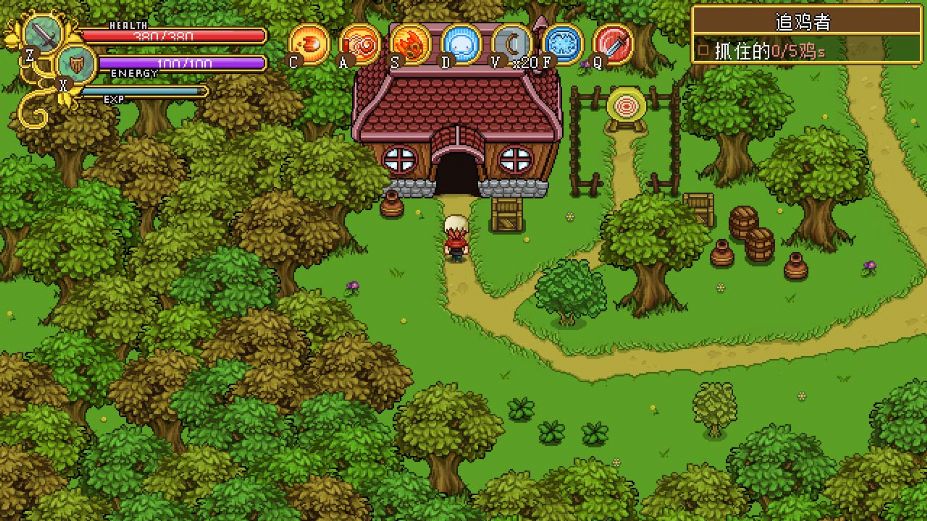Select the wooden shield icon
The width and height of the screenshot is (927, 521).
pyautogui.click(x=77, y=65)
